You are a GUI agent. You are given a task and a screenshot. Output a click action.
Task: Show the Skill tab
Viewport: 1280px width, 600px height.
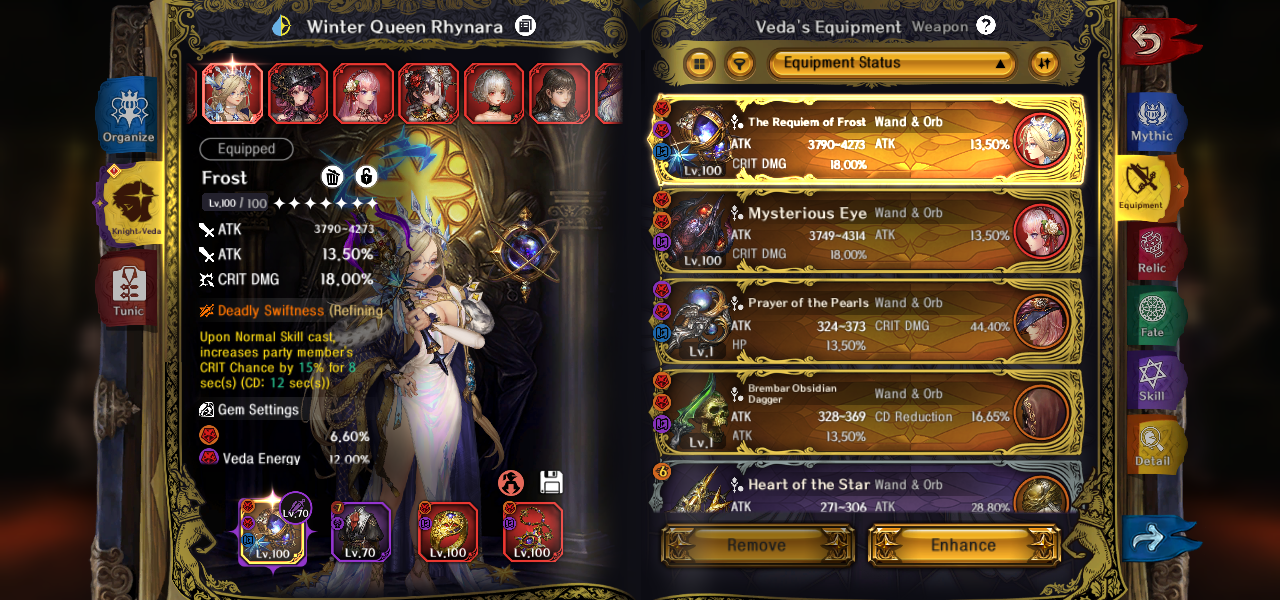click(x=1152, y=381)
